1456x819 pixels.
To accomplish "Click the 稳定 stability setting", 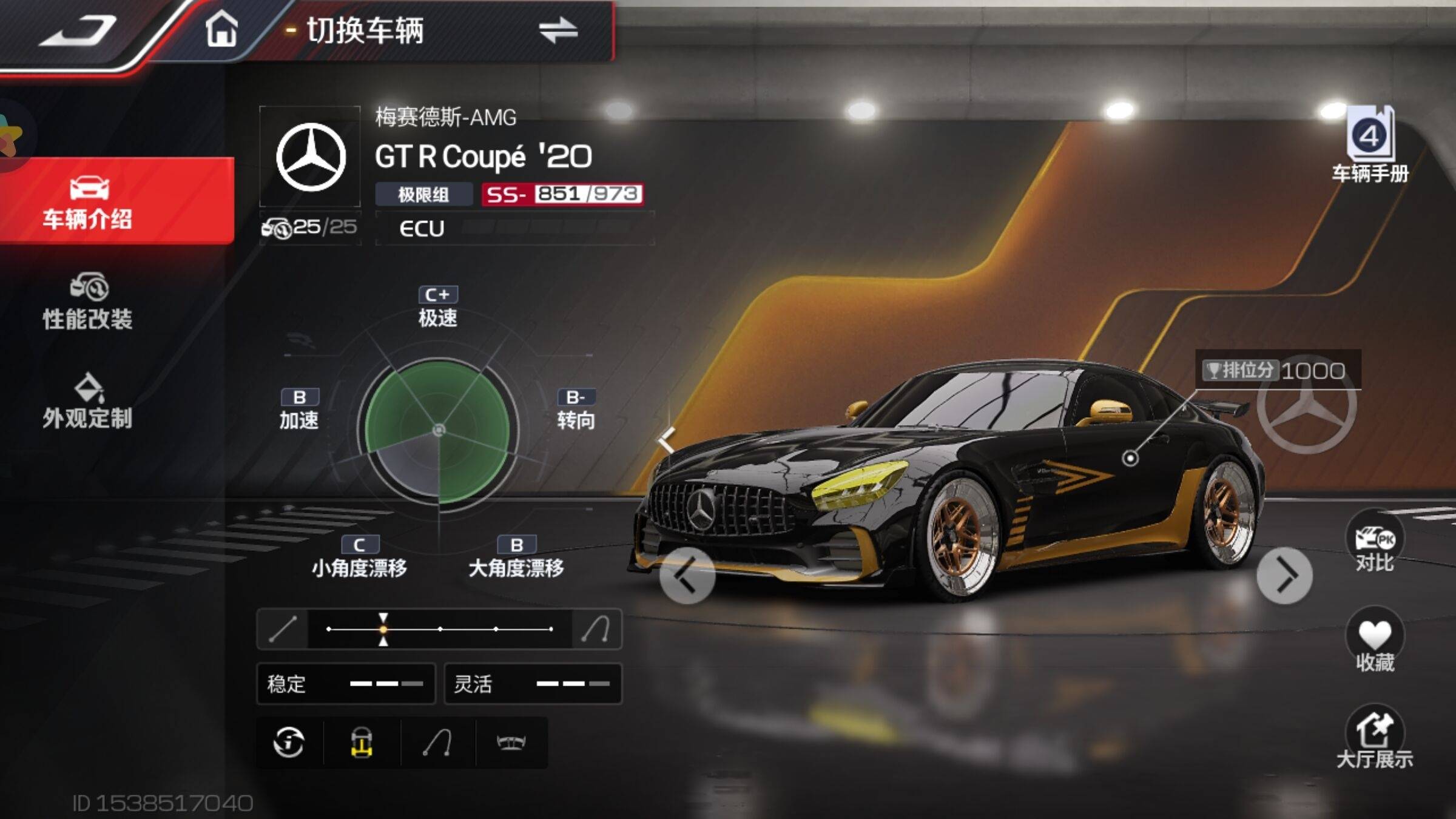I will pyautogui.click(x=346, y=684).
